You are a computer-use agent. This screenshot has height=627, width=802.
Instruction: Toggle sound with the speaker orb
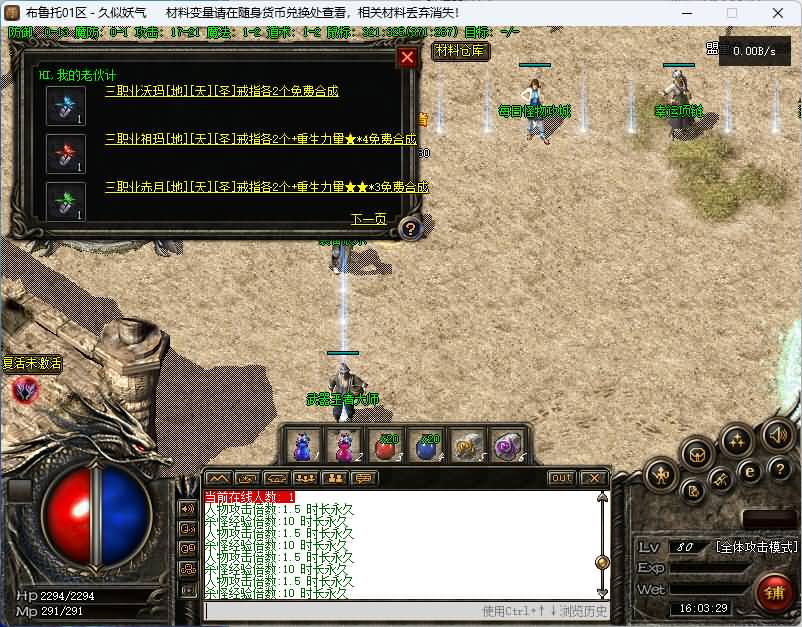777,435
